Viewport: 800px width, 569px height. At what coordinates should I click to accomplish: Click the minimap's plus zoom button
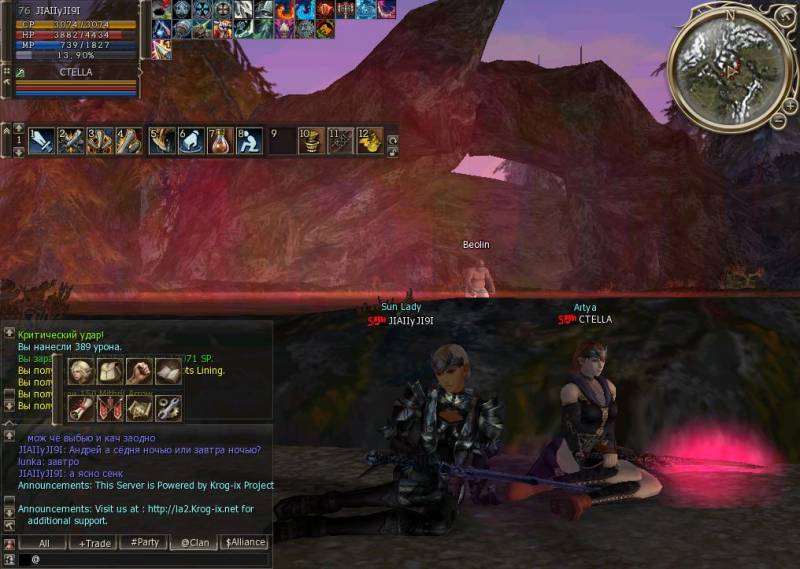790,105
